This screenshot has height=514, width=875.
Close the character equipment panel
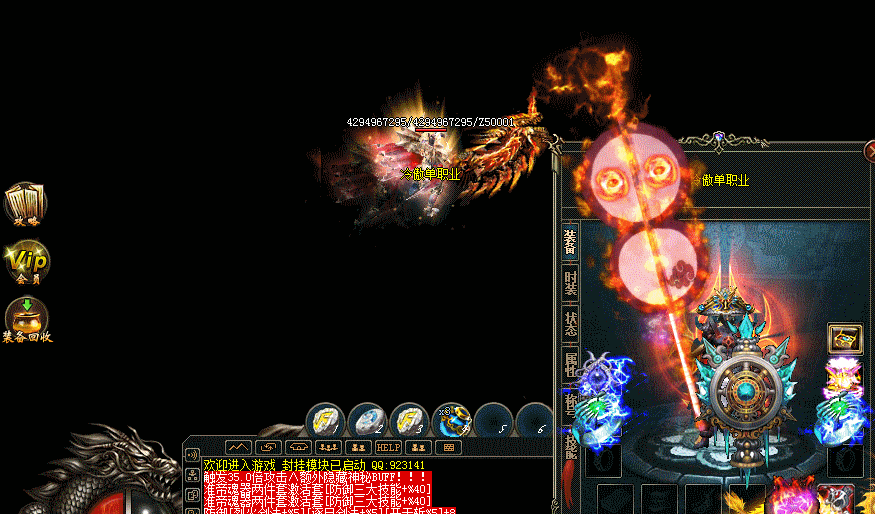869,151
